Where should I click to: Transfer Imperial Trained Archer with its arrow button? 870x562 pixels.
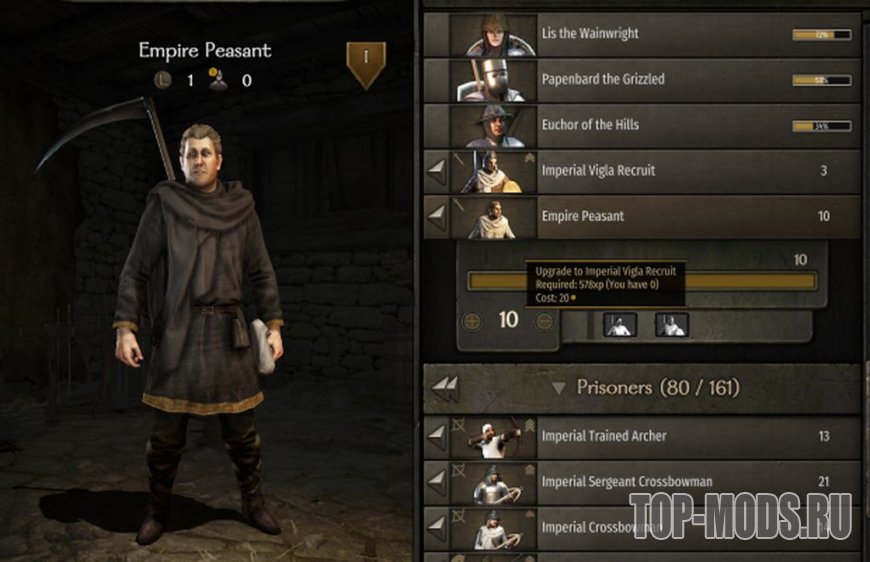click(x=436, y=437)
